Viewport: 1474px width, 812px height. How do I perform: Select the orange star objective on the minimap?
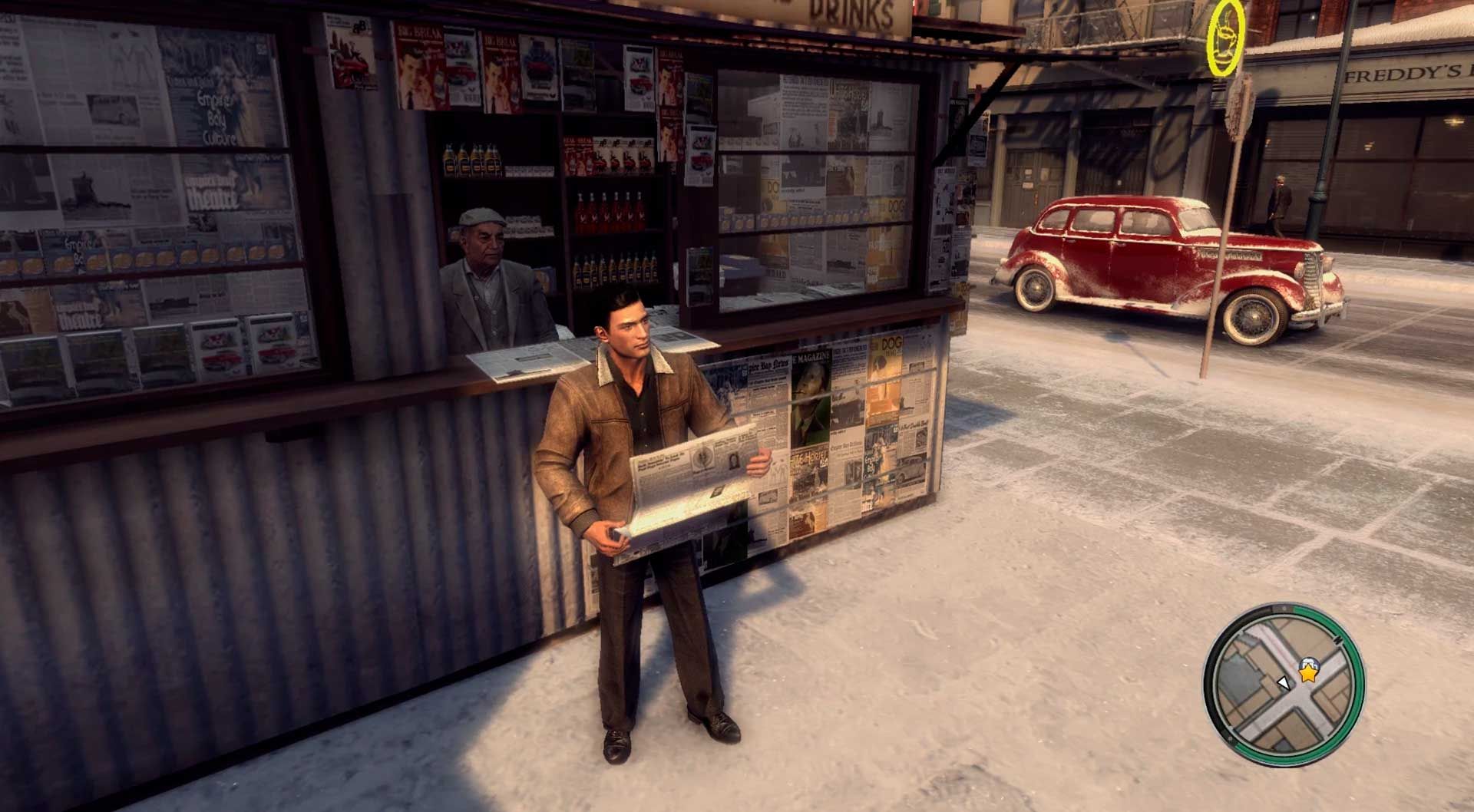click(1307, 673)
